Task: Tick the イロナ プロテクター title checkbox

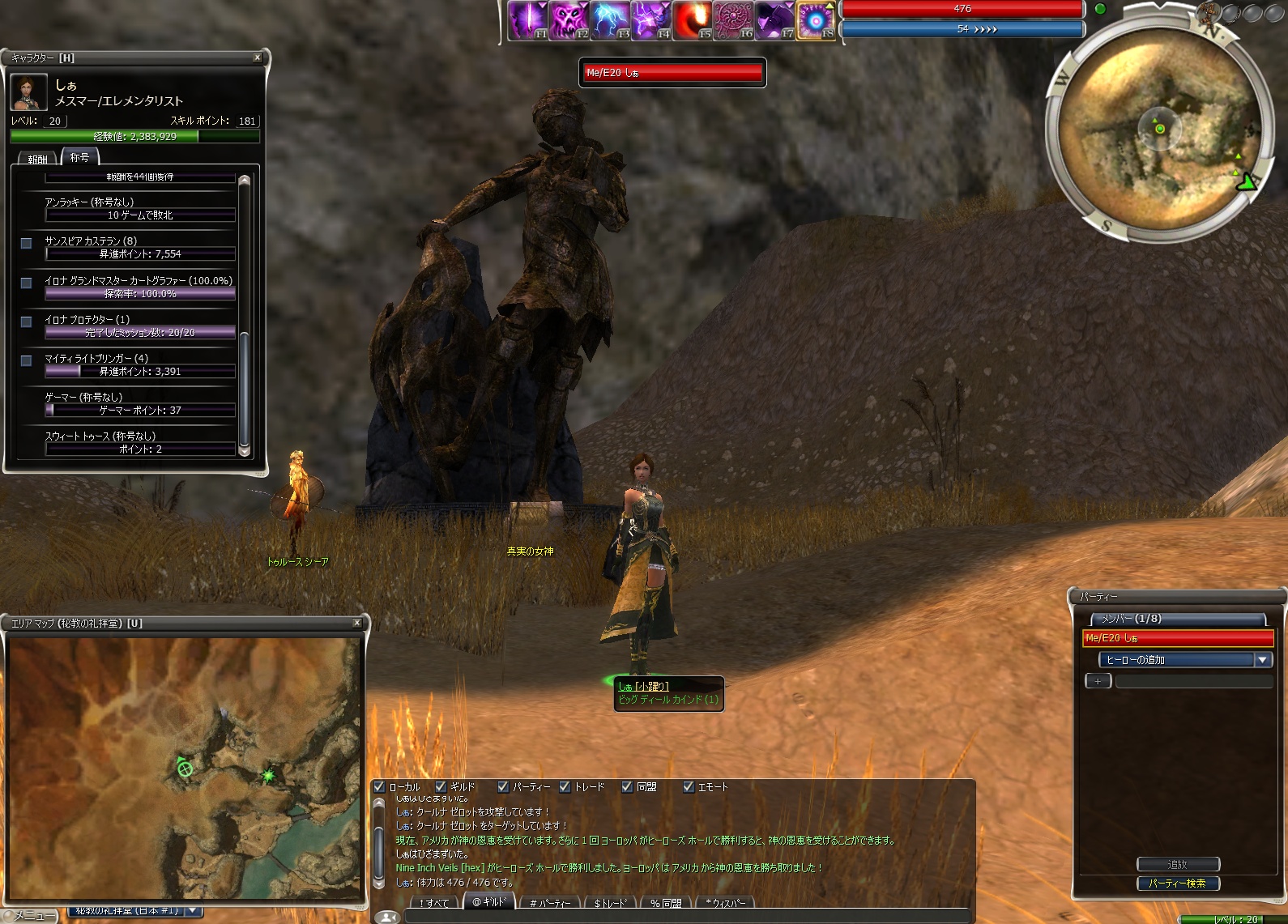Action: 27,321
